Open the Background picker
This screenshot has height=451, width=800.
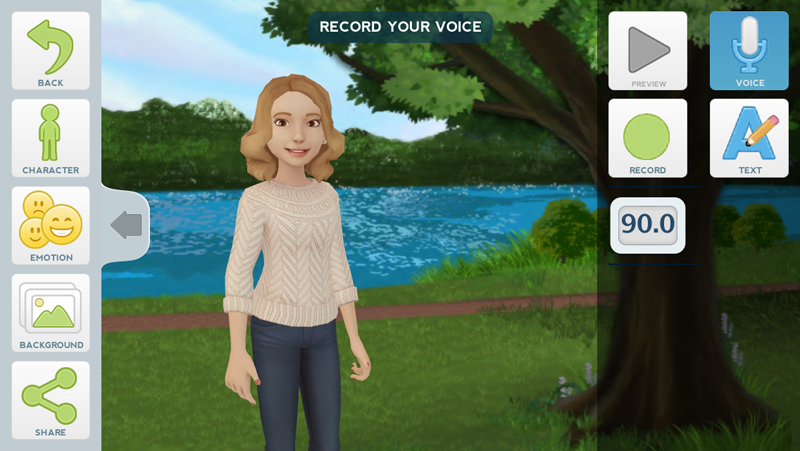[x=50, y=313]
